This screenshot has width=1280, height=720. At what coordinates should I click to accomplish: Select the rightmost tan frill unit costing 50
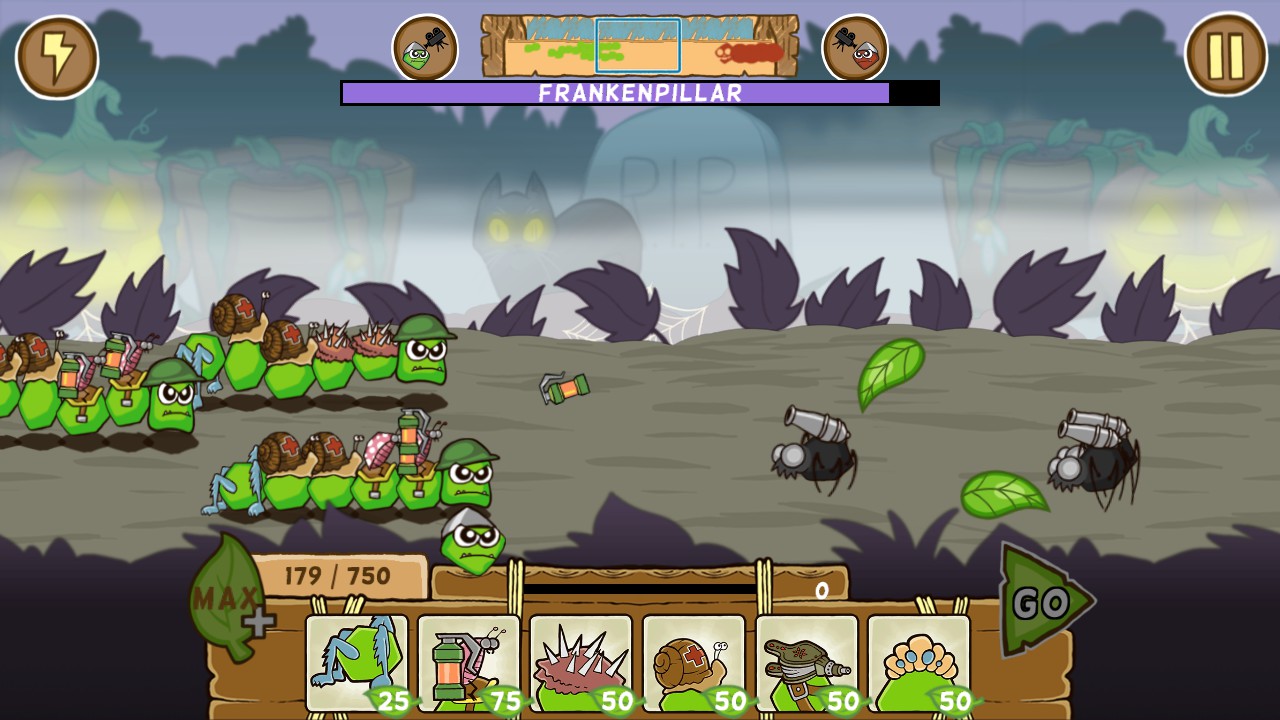(x=920, y=662)
